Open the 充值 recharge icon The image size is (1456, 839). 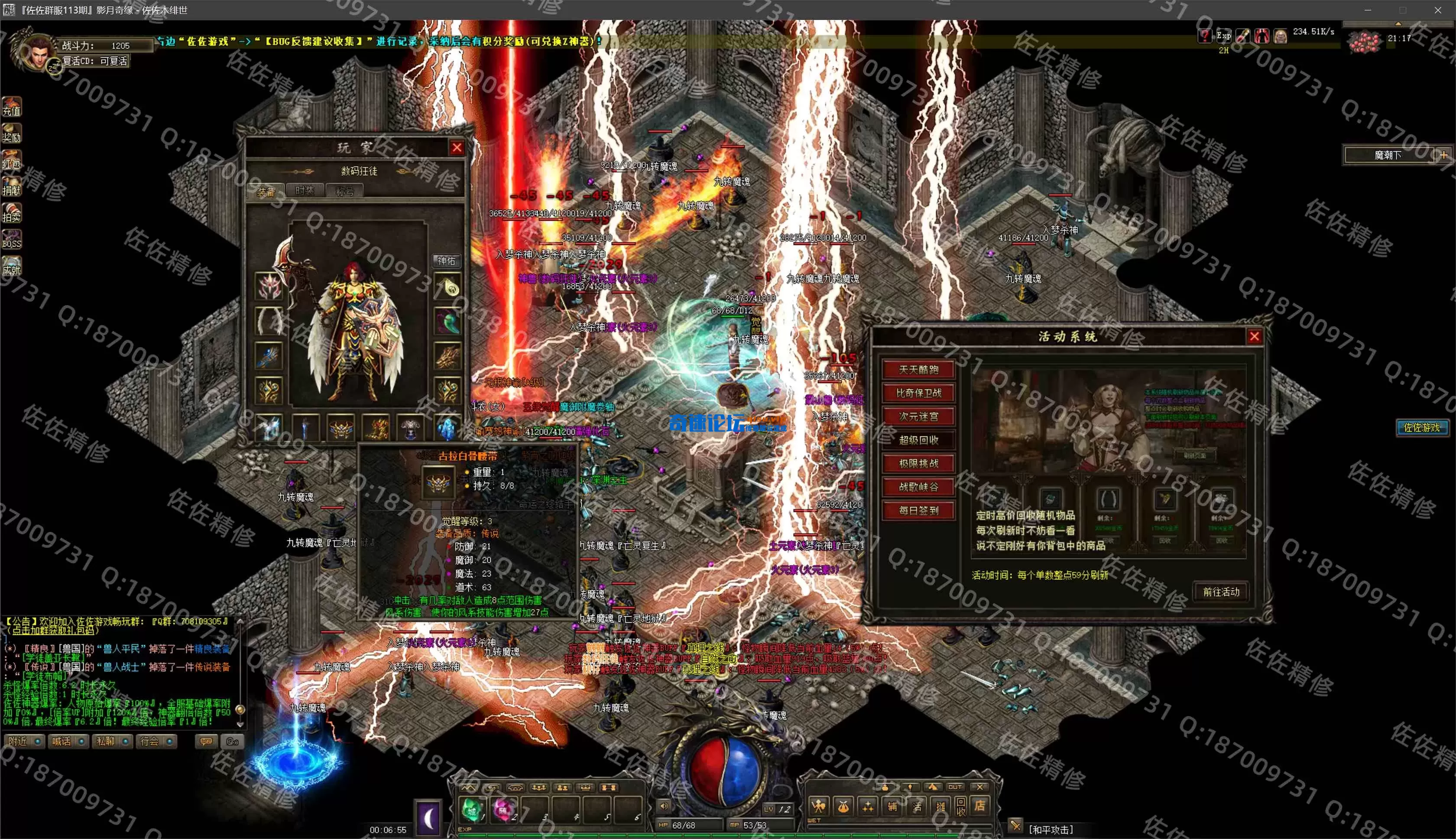tap(12, 107)
